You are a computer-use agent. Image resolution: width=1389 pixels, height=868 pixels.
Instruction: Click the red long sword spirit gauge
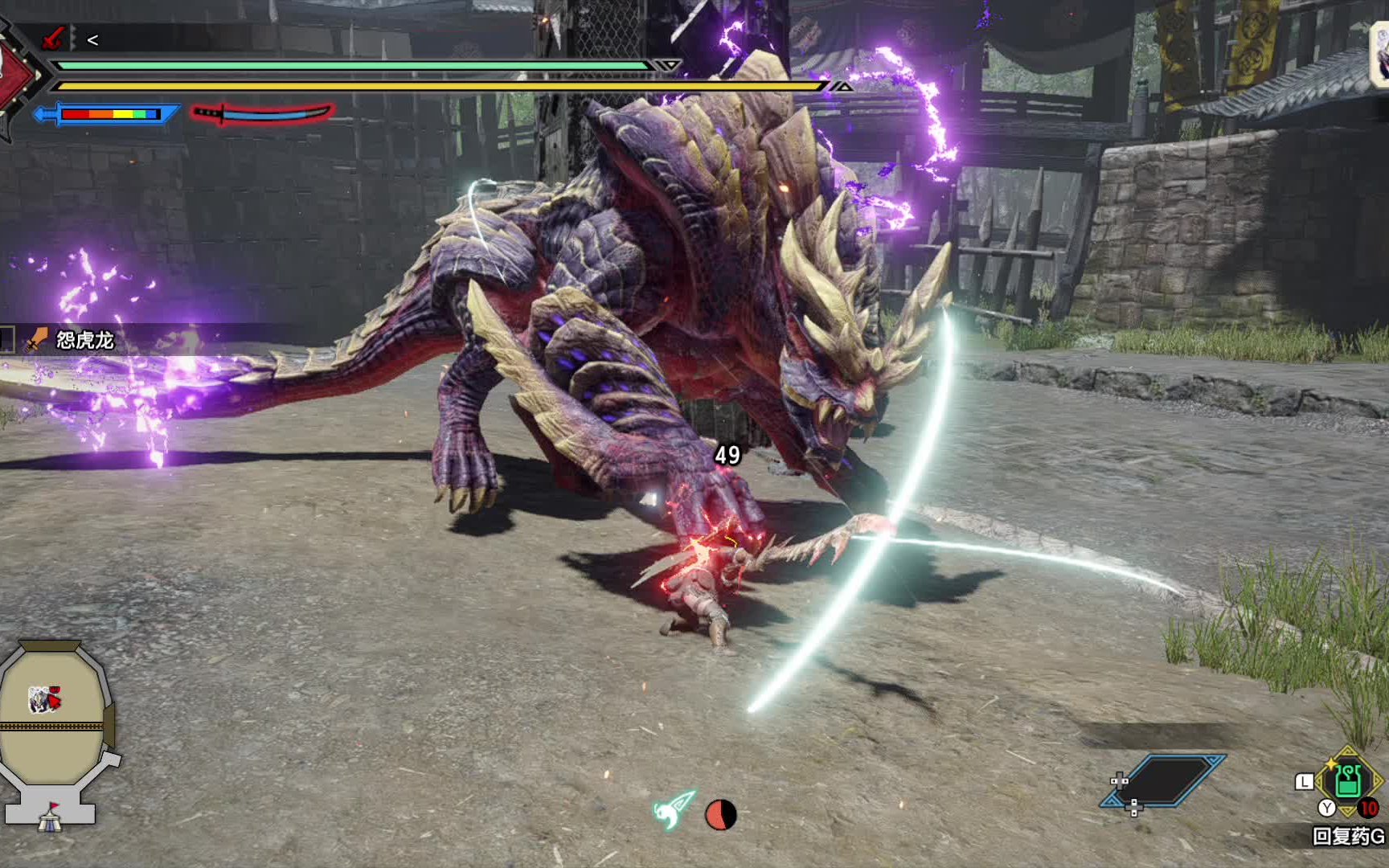click(x=263, y=113)
